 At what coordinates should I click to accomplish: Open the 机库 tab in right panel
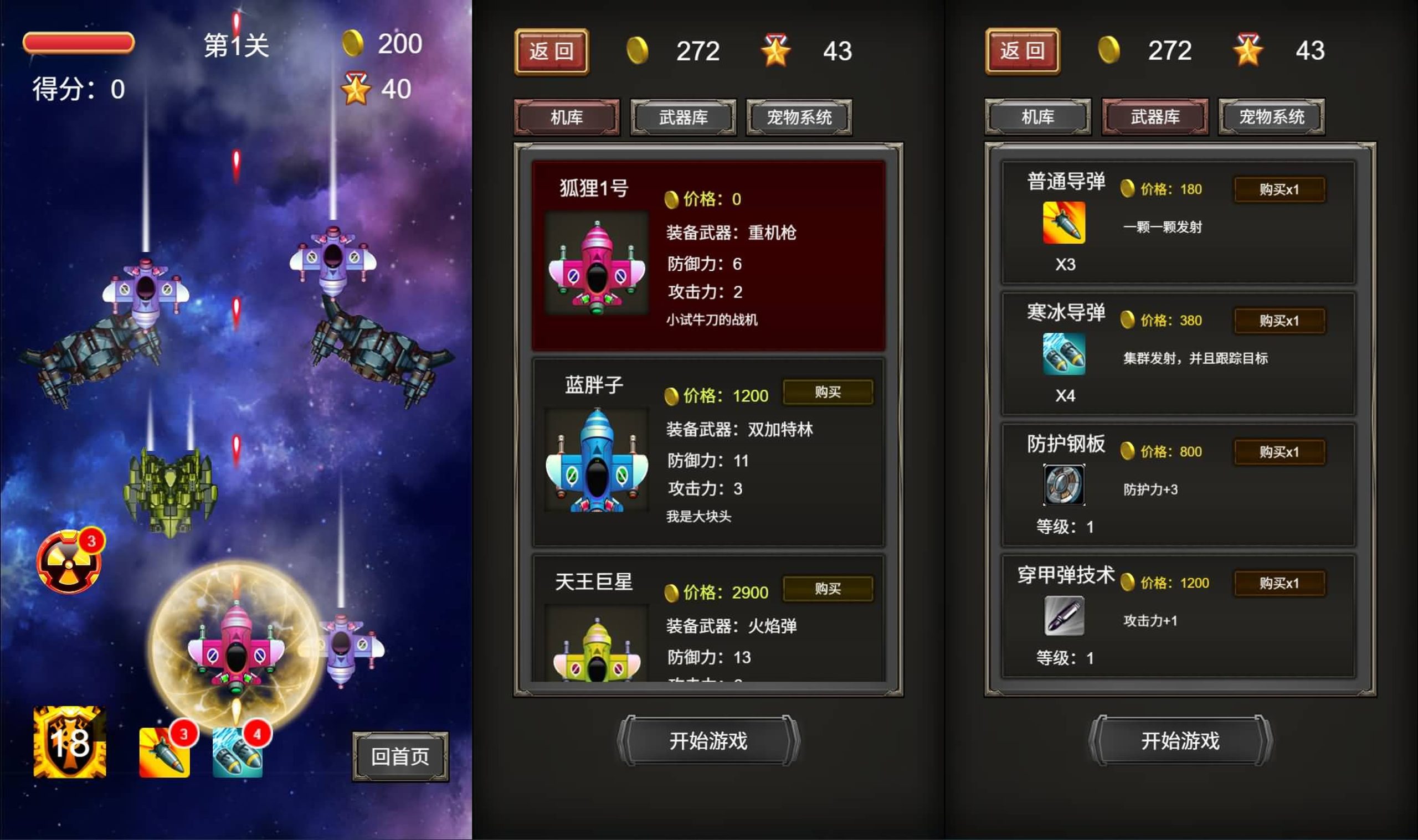1039,118
